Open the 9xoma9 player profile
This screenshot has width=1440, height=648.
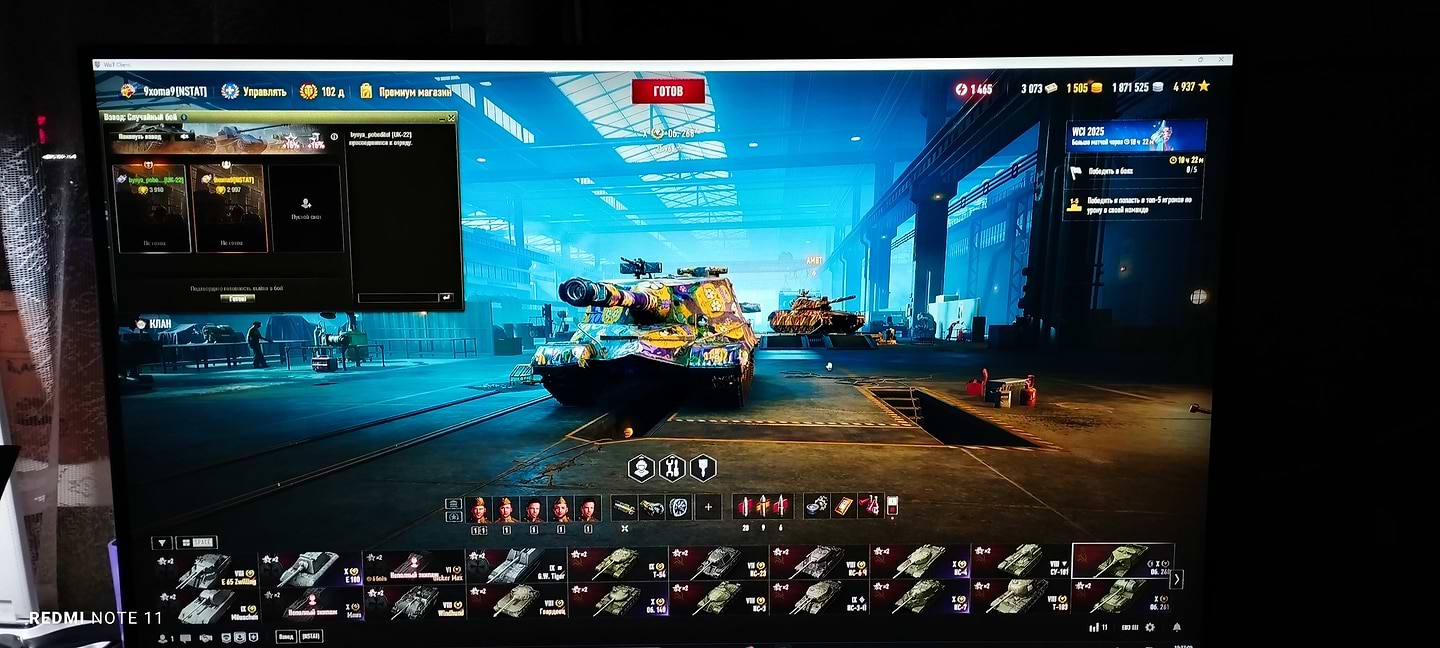[x=165, y=91]
